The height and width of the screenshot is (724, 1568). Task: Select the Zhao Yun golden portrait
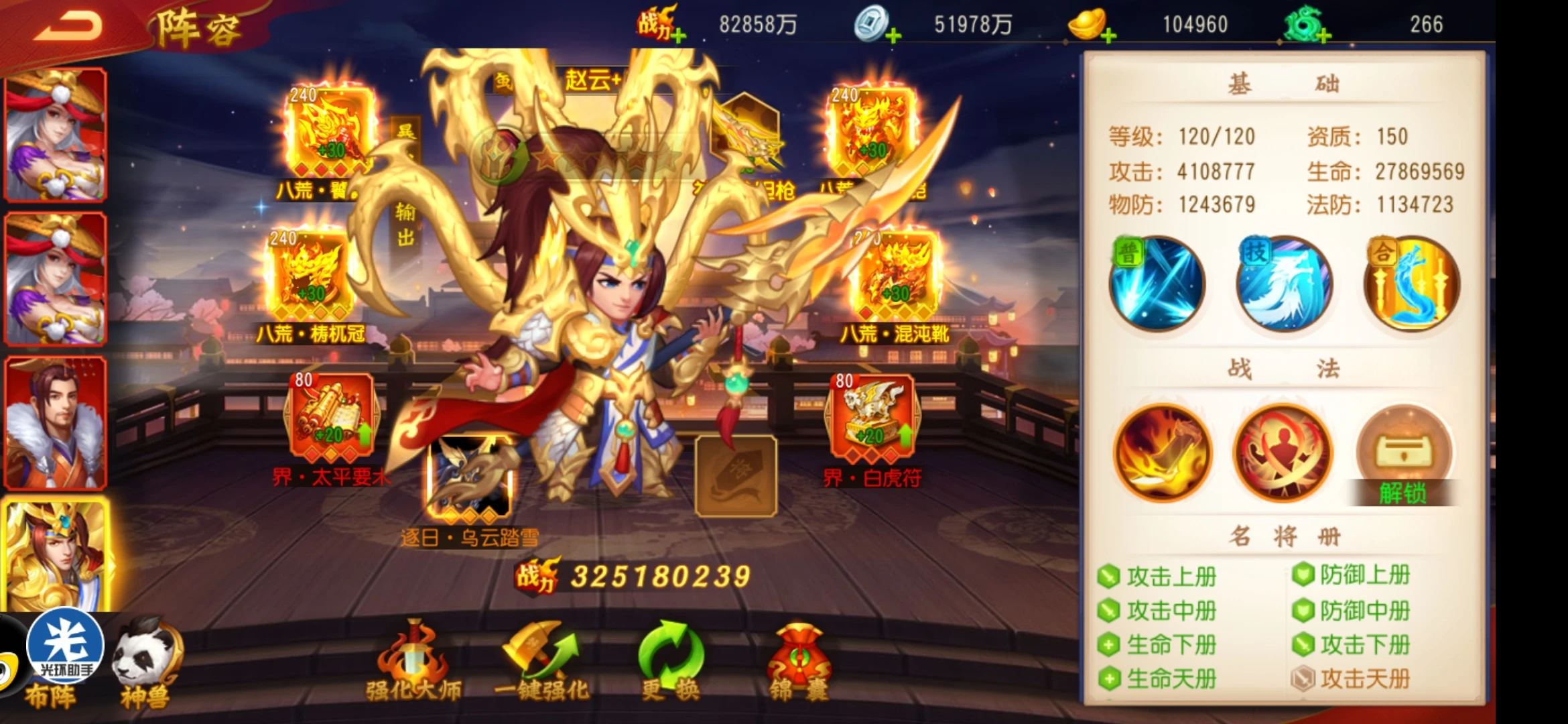pyautogui.click(x=56, y=555)
